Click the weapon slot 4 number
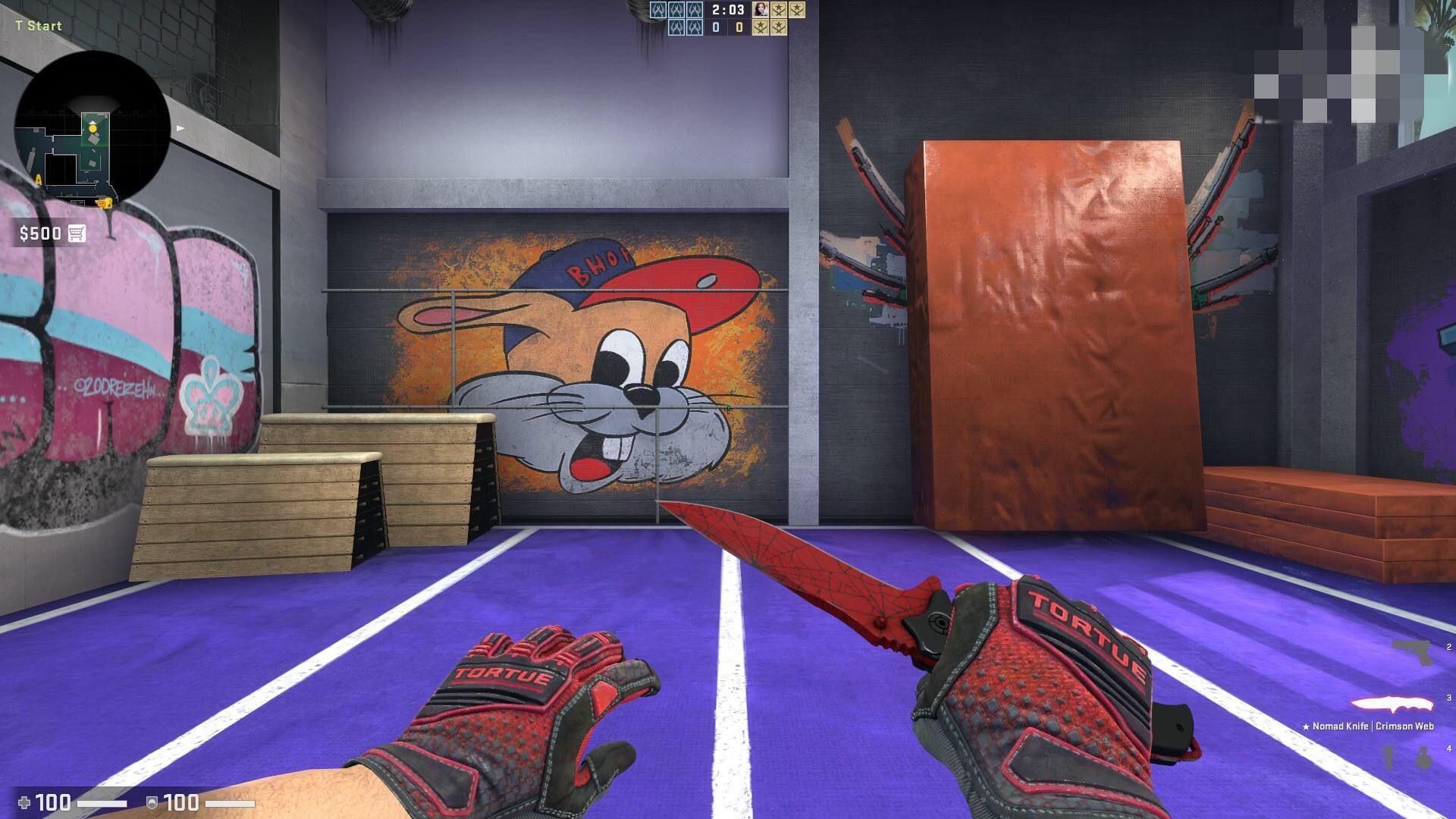 click(1450, 748)
